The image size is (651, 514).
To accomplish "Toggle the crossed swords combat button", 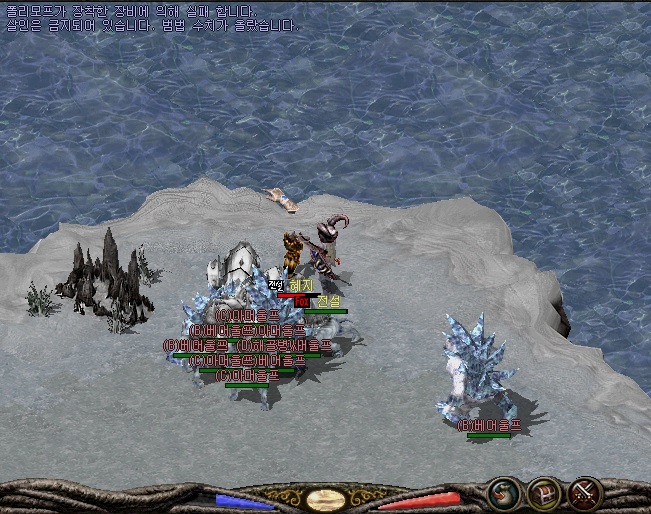I will [584, 492].
